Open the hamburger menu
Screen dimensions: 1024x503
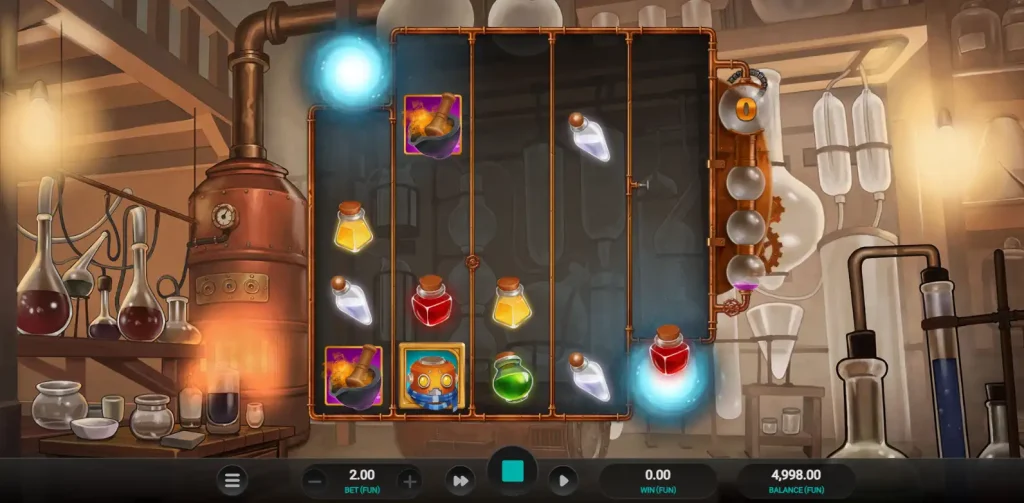point(232,480)
